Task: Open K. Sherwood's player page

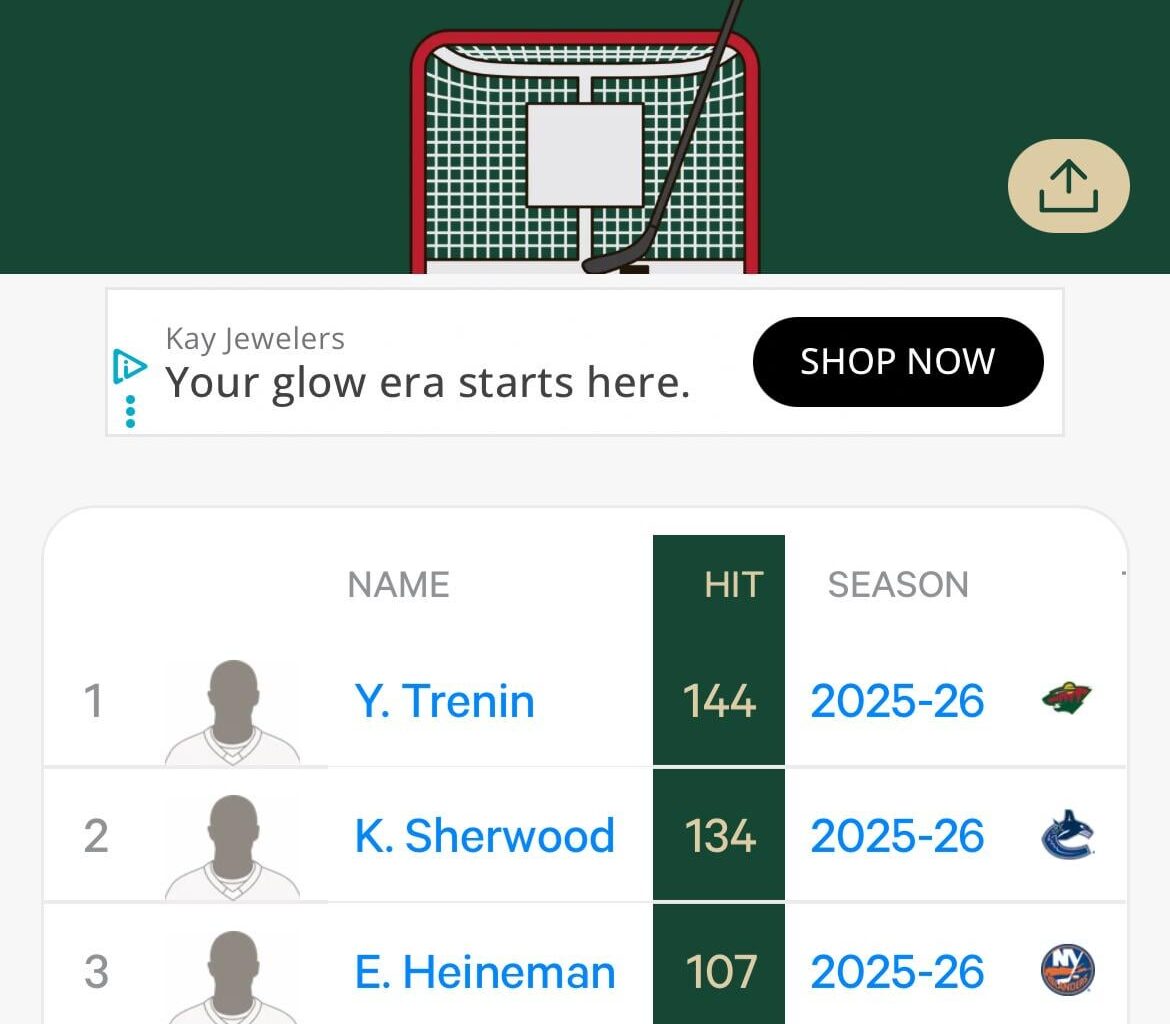Action: click(484, 836)
